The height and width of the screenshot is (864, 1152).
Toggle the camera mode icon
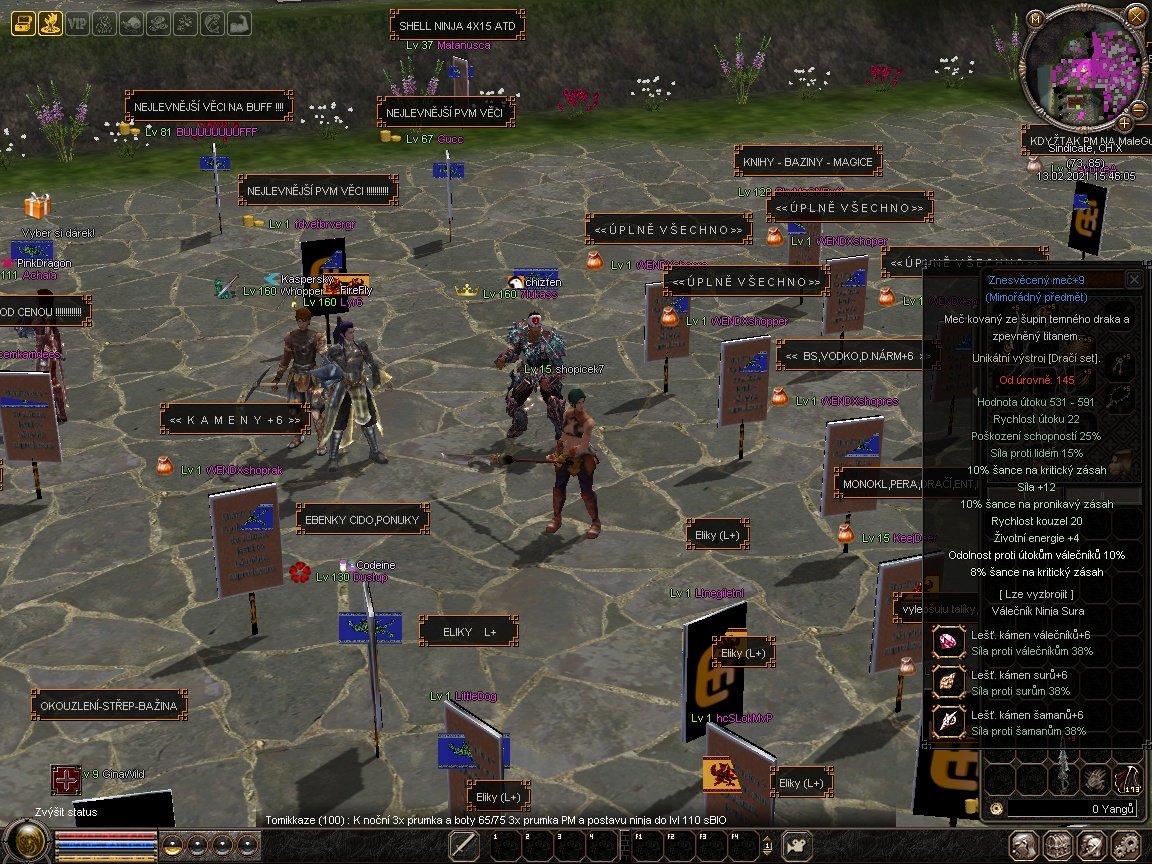pos(797,845)
